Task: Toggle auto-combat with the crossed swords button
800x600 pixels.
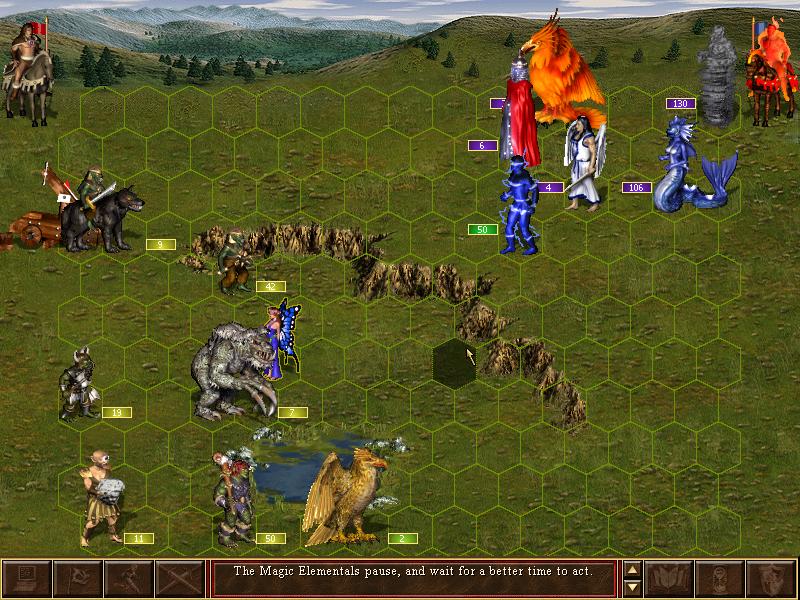Action: pos(179,579)
